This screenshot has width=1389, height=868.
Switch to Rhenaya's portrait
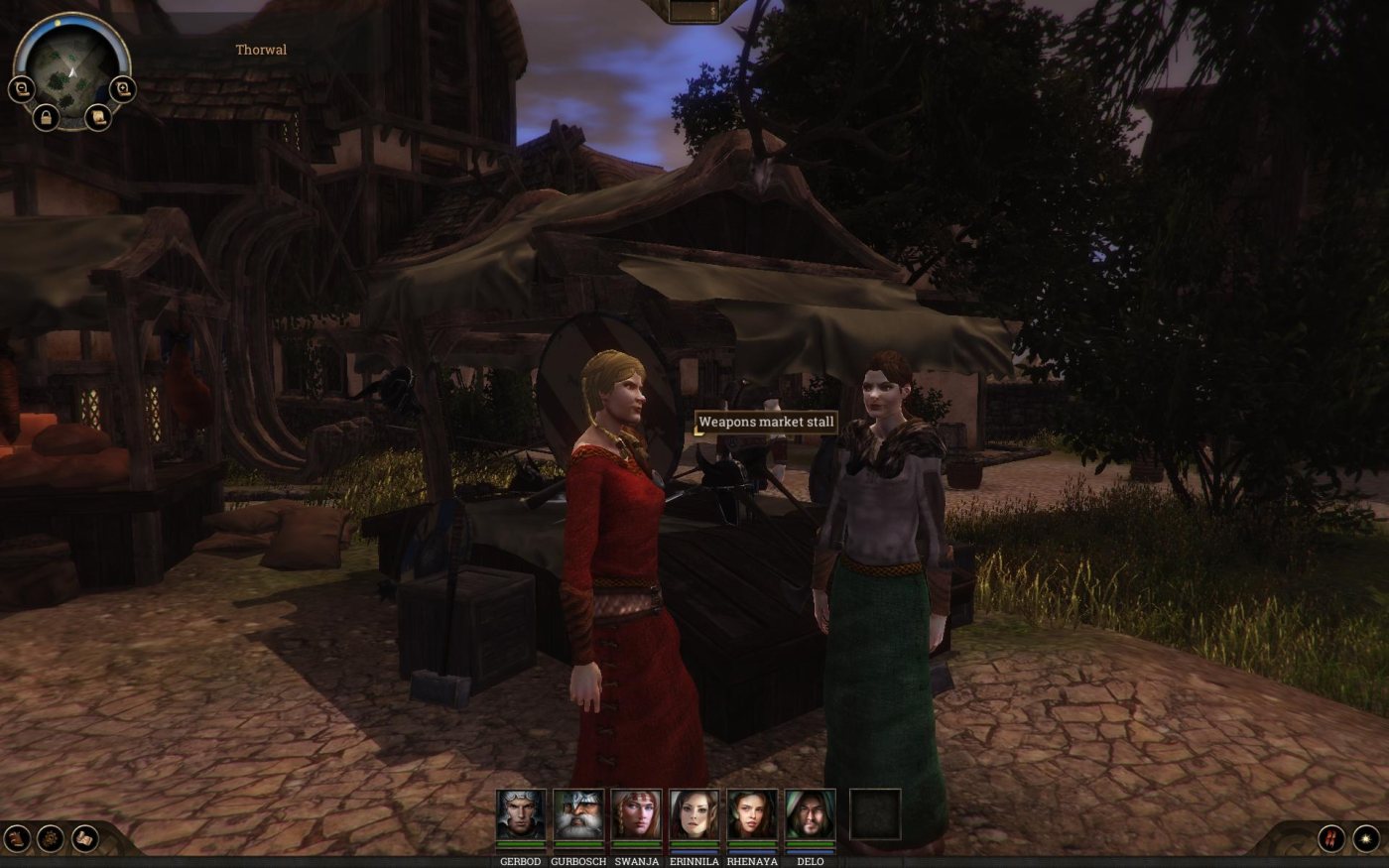(x=752, y=815)
